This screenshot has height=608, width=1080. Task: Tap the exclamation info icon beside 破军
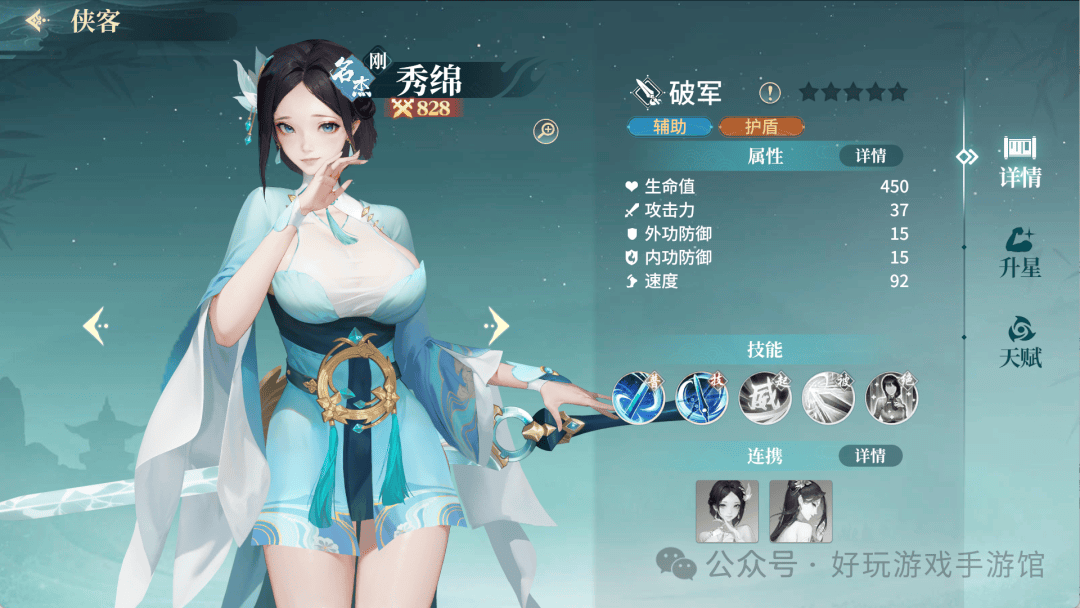point(769,93)
